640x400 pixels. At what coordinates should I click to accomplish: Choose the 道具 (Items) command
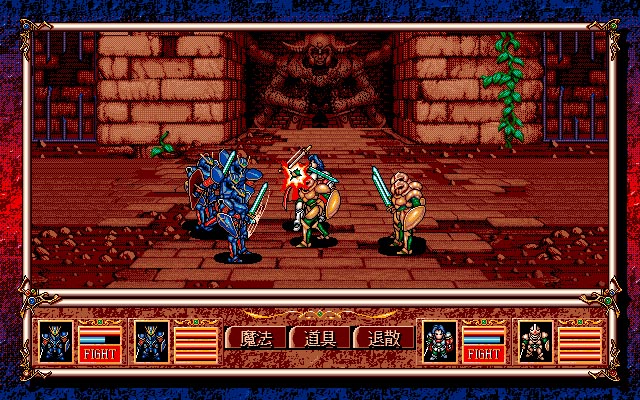tap(319, 338)
